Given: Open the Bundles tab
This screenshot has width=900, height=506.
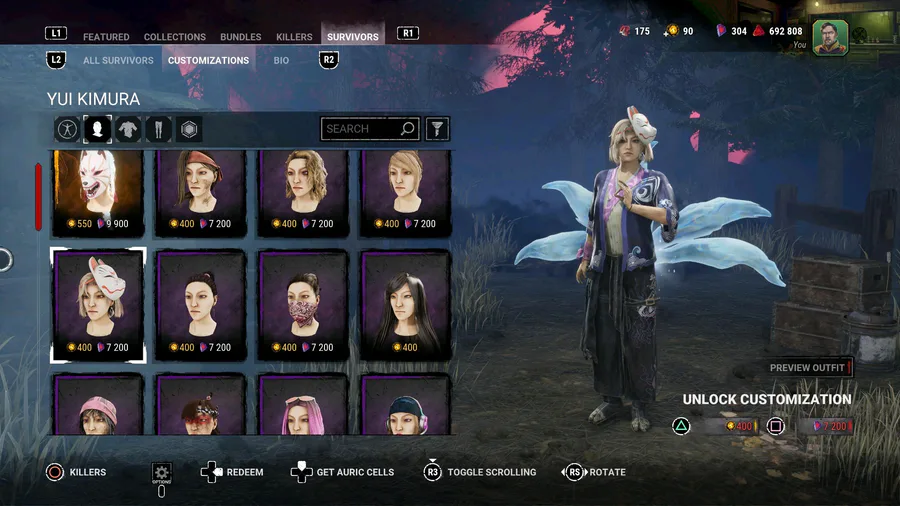Looking at the screenshot, I should (x=240, y=37).
